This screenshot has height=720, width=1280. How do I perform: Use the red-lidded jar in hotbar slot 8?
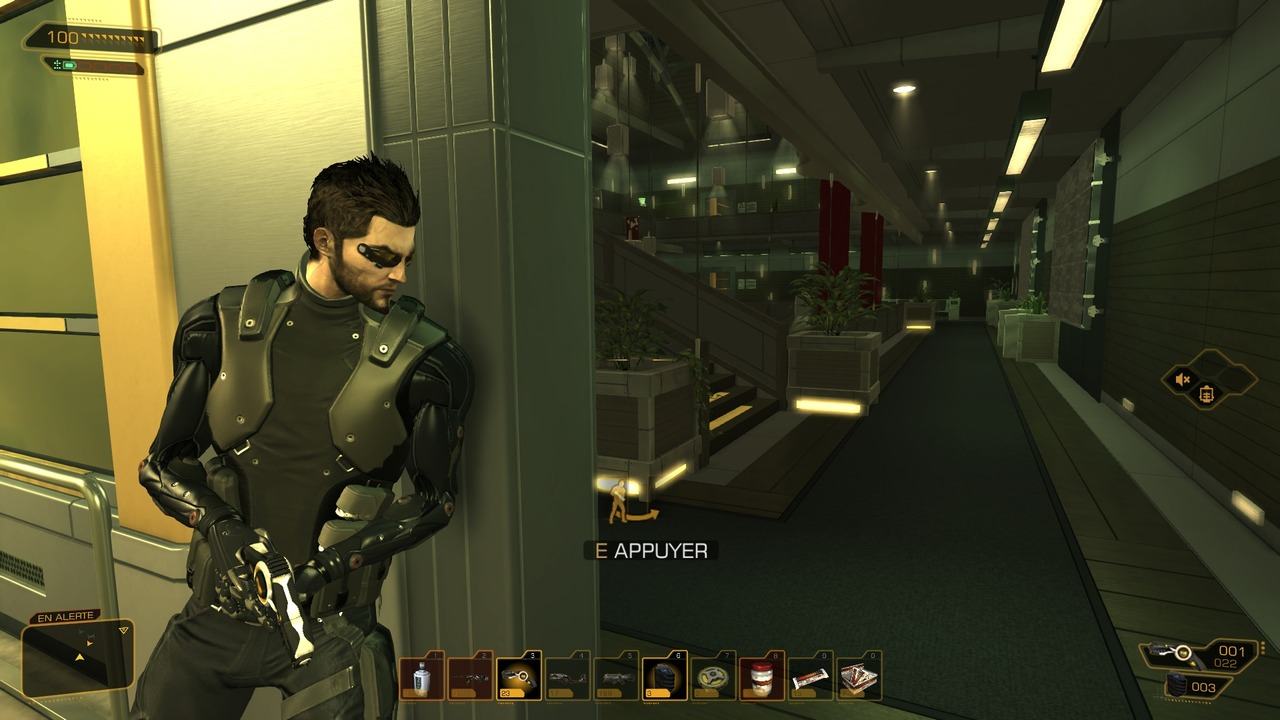coord(762,678)
